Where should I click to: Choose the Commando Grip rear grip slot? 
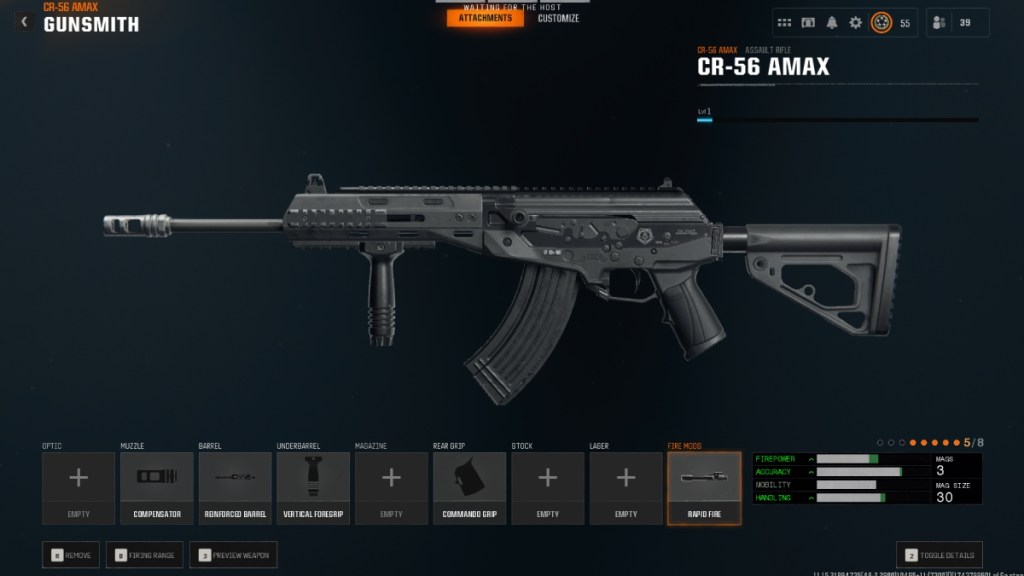(469, 488)
